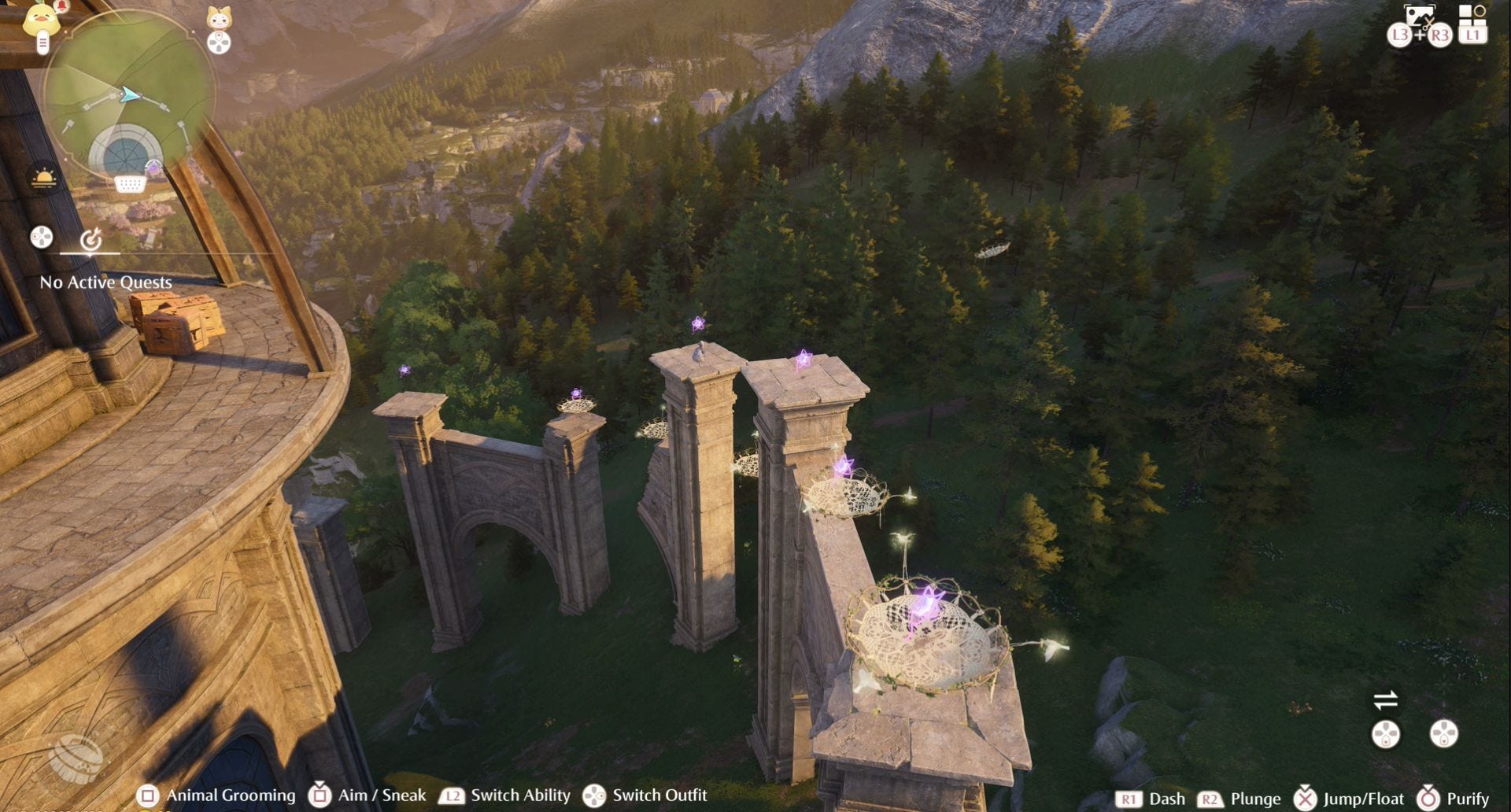Open the sunset time-of-day icon
Screen dimensions: 1511x812
click(x=44, y=178)
